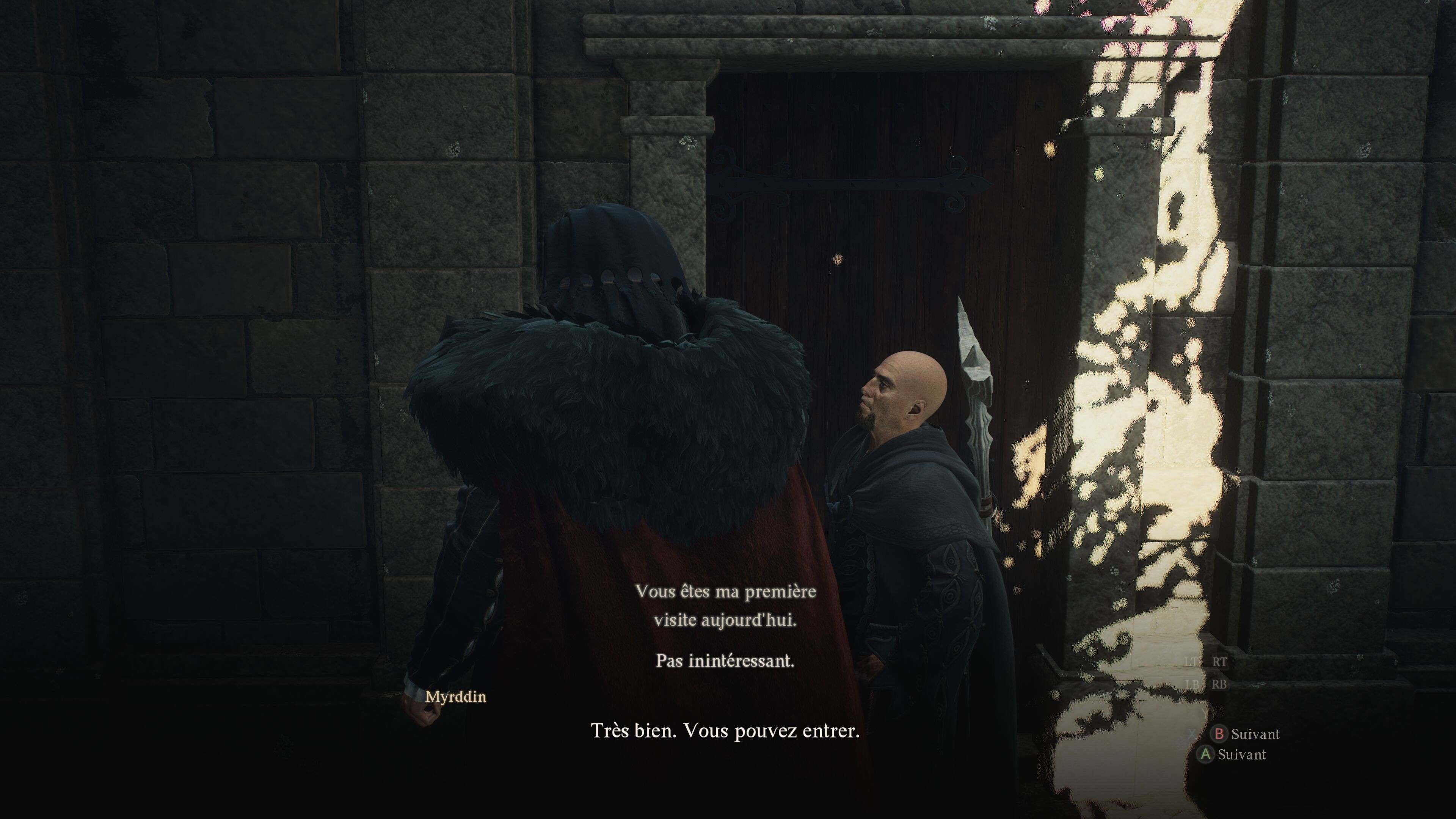
Task: Select the X button prompt icon
Action: (1192, 734)
